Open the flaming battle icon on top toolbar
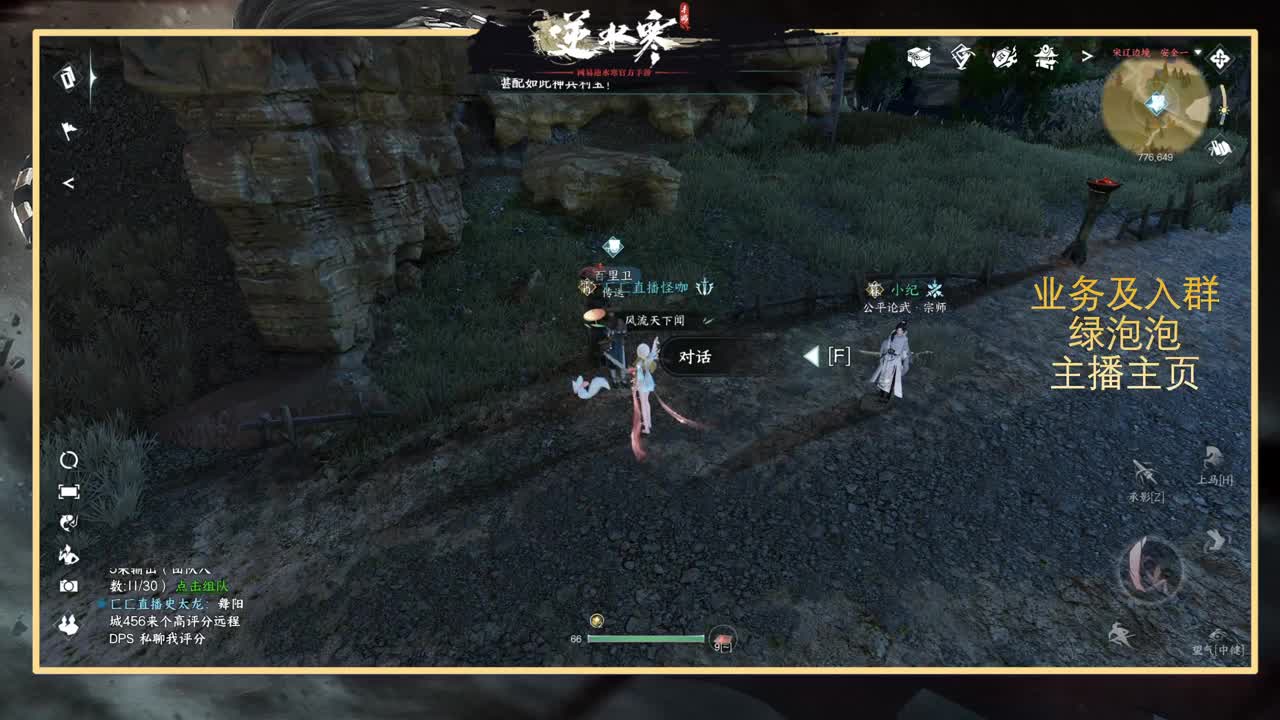This screenshot has width=1280, height=720. pyautogui.click(x=1003, y=57)
